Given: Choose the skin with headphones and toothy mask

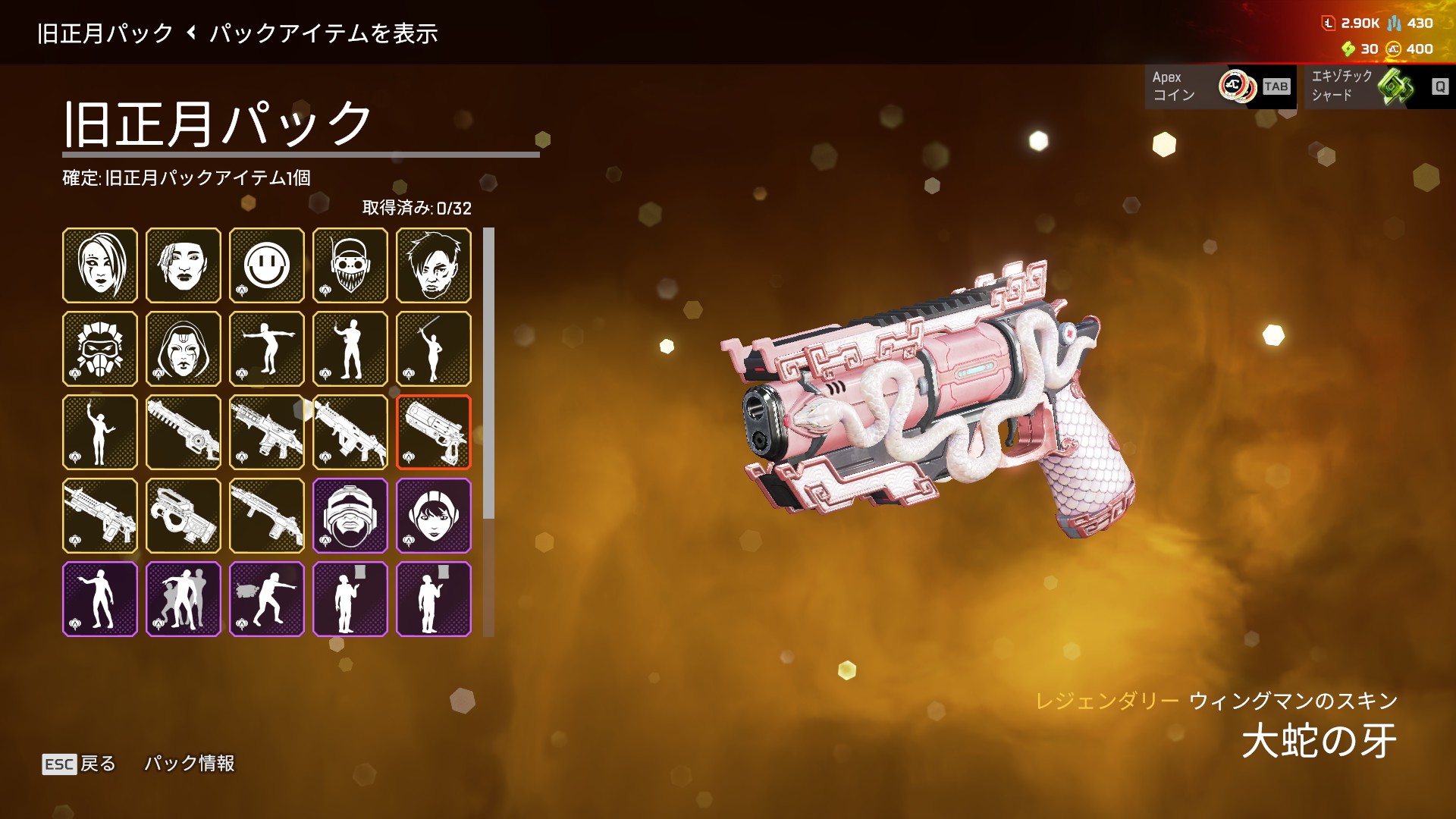Looking at the screenshot, I should [x=350, y=265].
